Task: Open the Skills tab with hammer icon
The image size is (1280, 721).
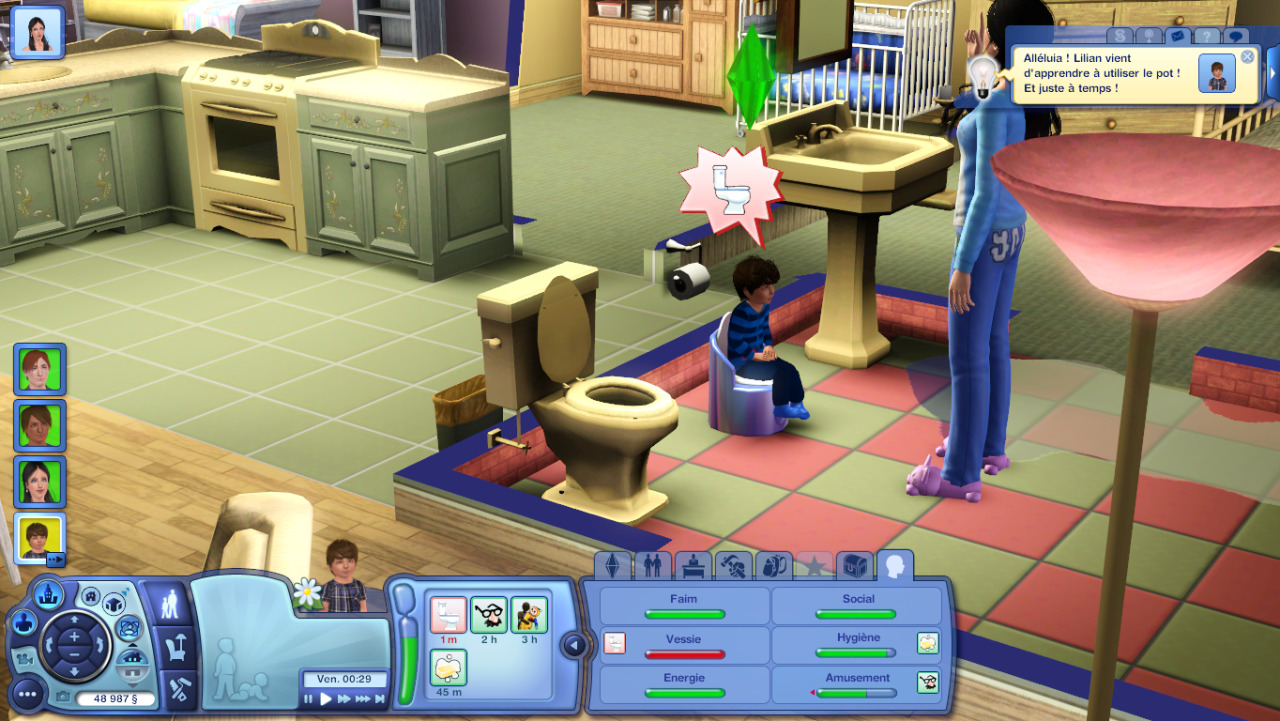Action: [x=735, y=567]
